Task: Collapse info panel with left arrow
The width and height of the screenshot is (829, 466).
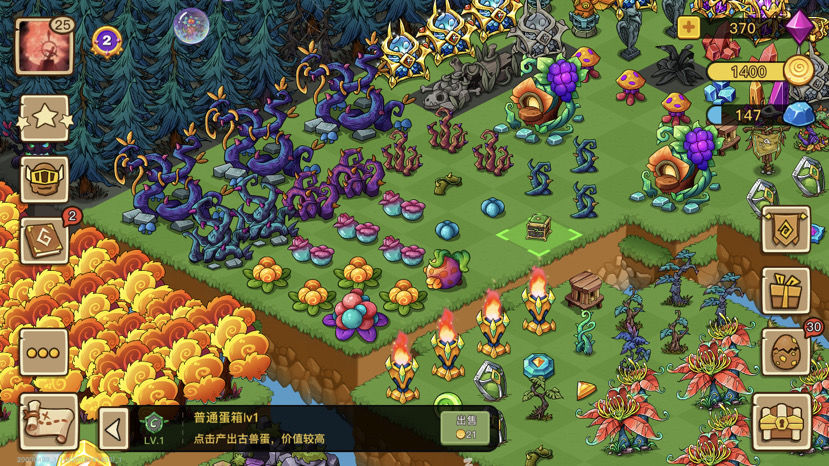Action: 114,429
